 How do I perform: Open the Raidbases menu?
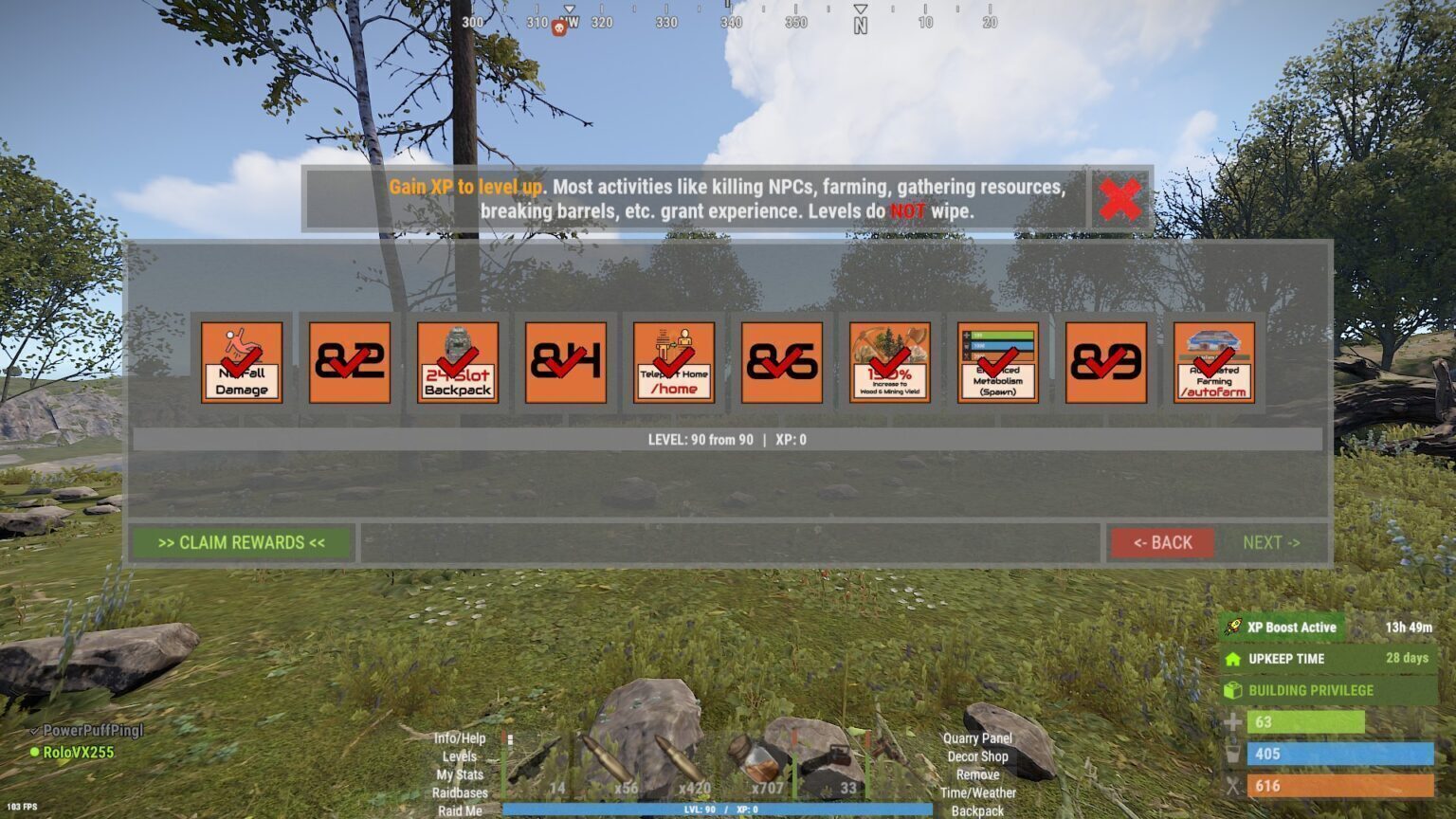(x=460, y=792)
